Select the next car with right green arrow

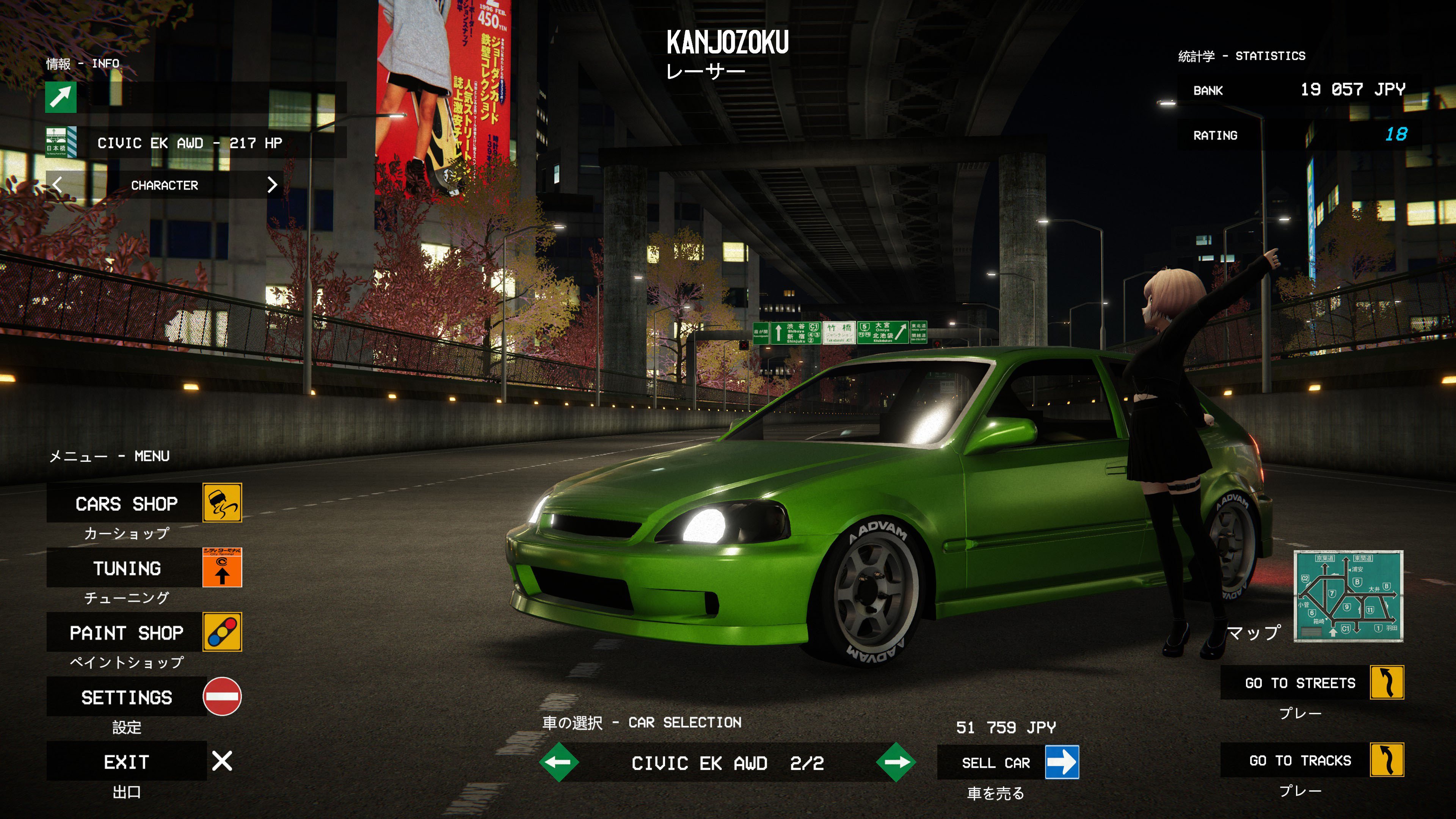coord(896,763)
